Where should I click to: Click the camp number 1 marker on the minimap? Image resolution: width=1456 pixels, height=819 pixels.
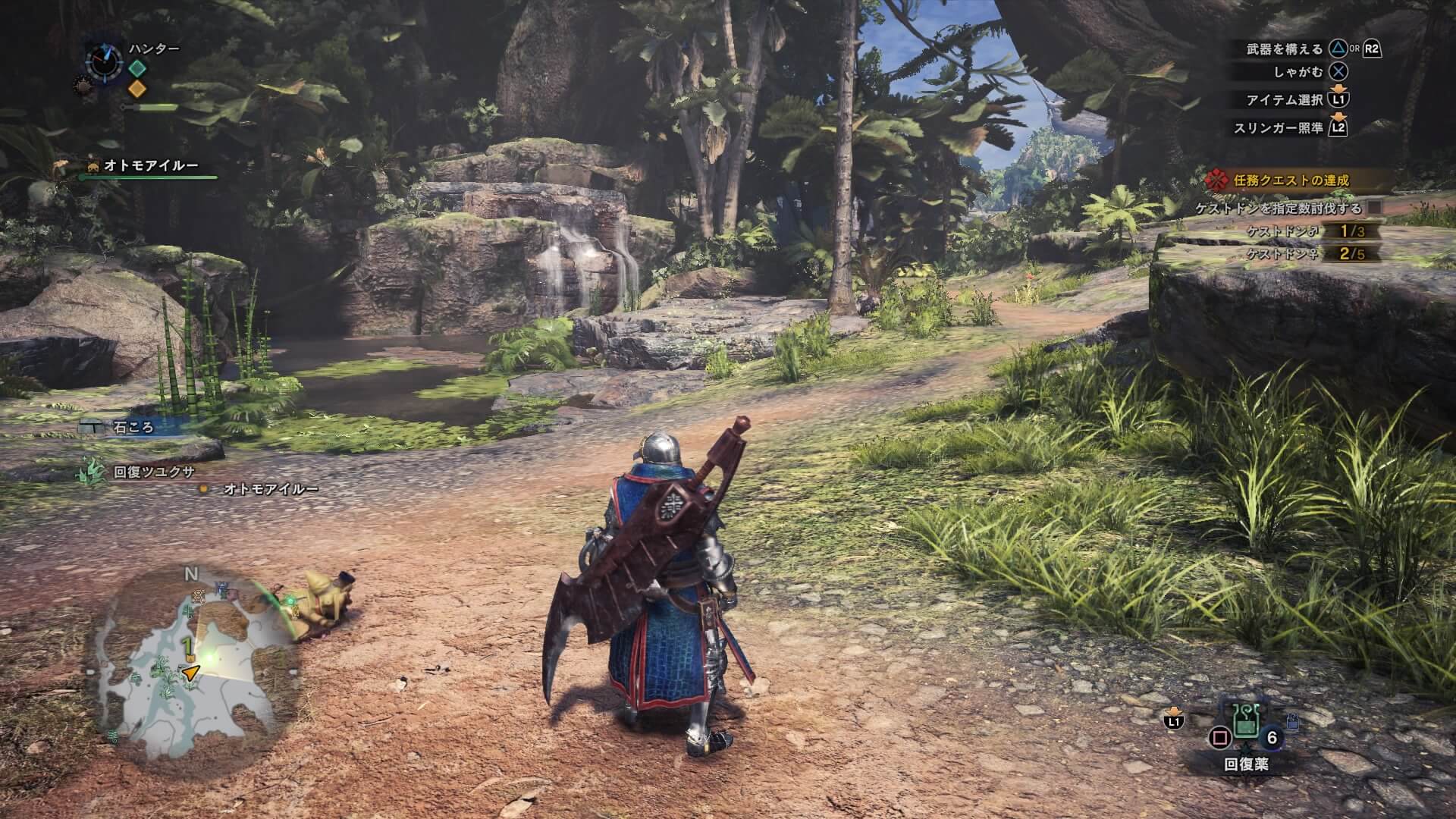tap(185, 645)
